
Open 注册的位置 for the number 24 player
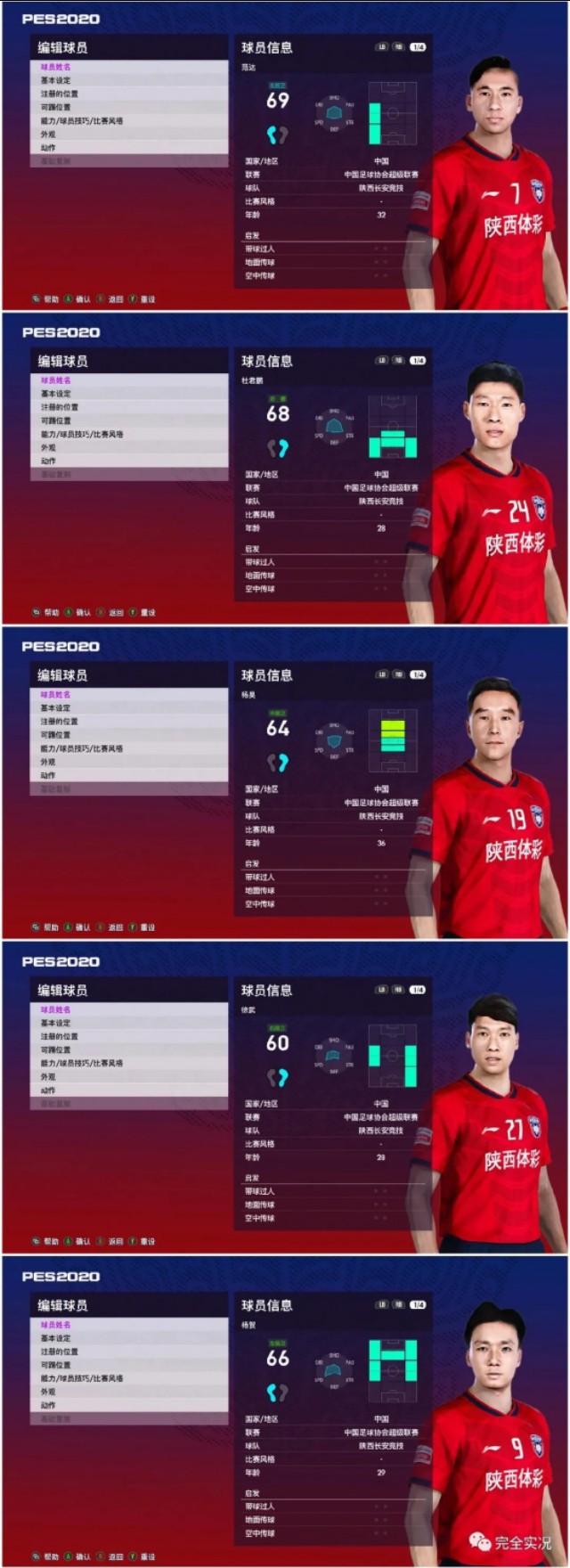(x=60, y=407)
